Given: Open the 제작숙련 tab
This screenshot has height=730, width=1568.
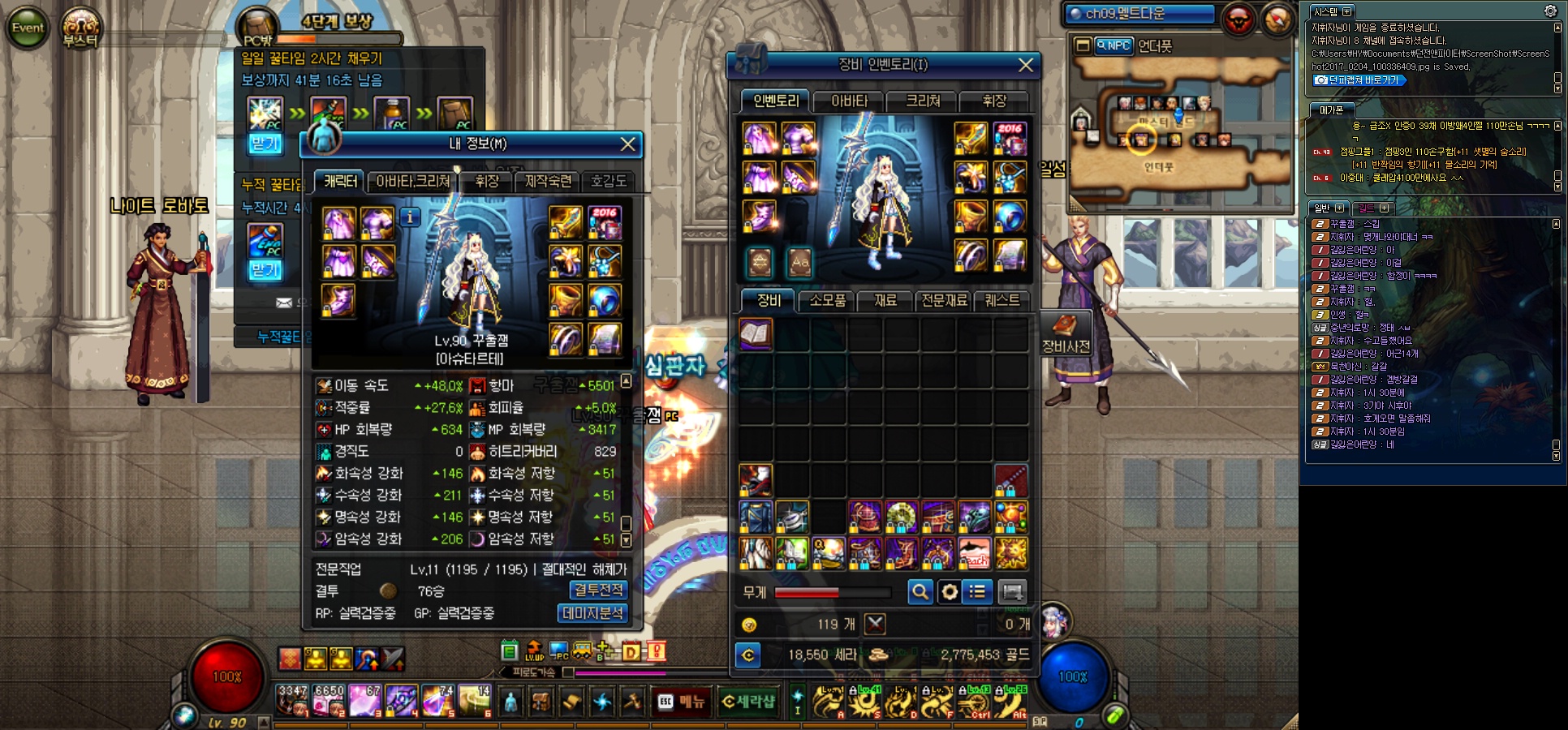Looking at the screenshot, I should 548,182.
